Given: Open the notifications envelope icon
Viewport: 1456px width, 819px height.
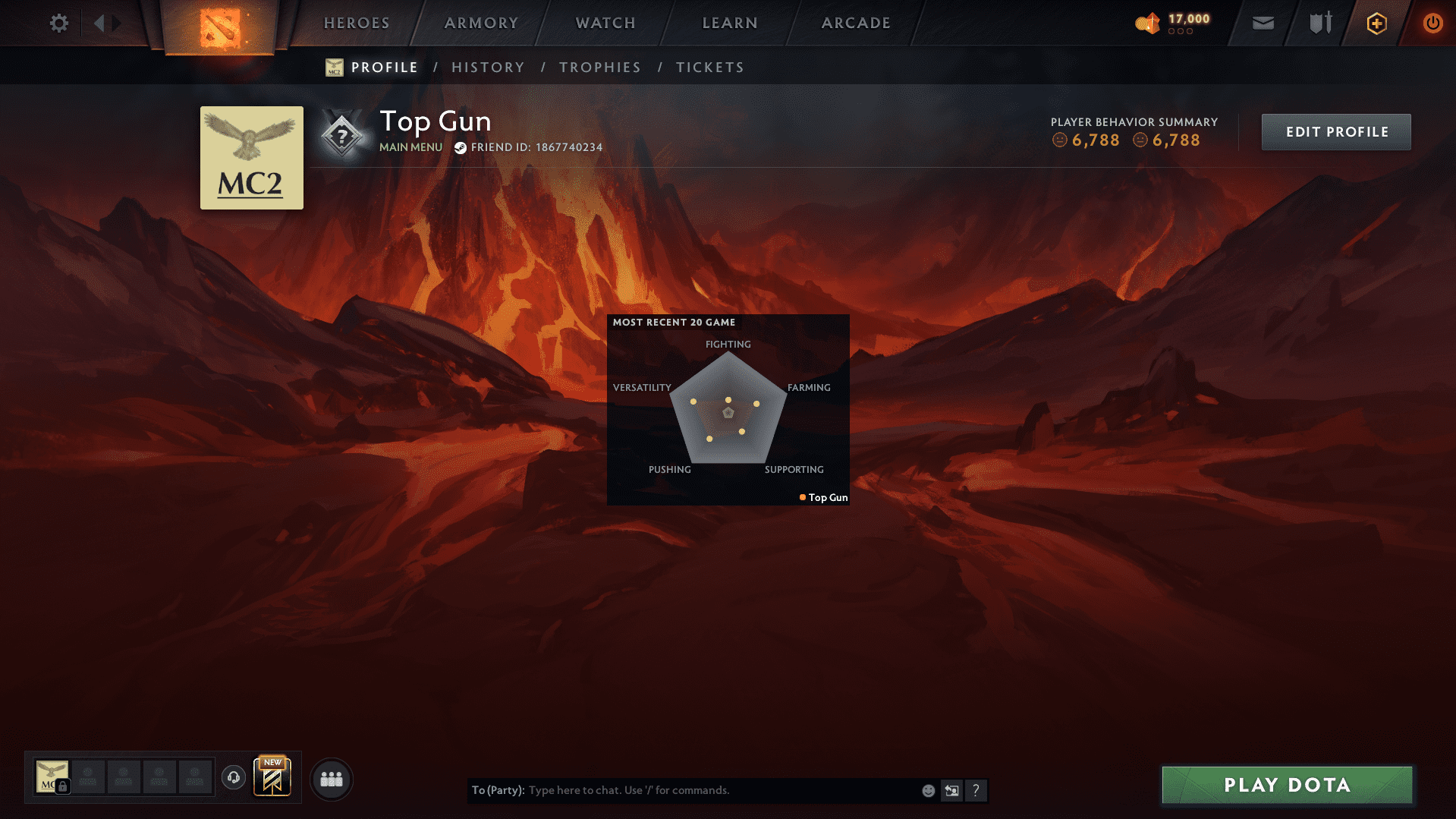Looking at the screenshot, I should point(1263,23).
